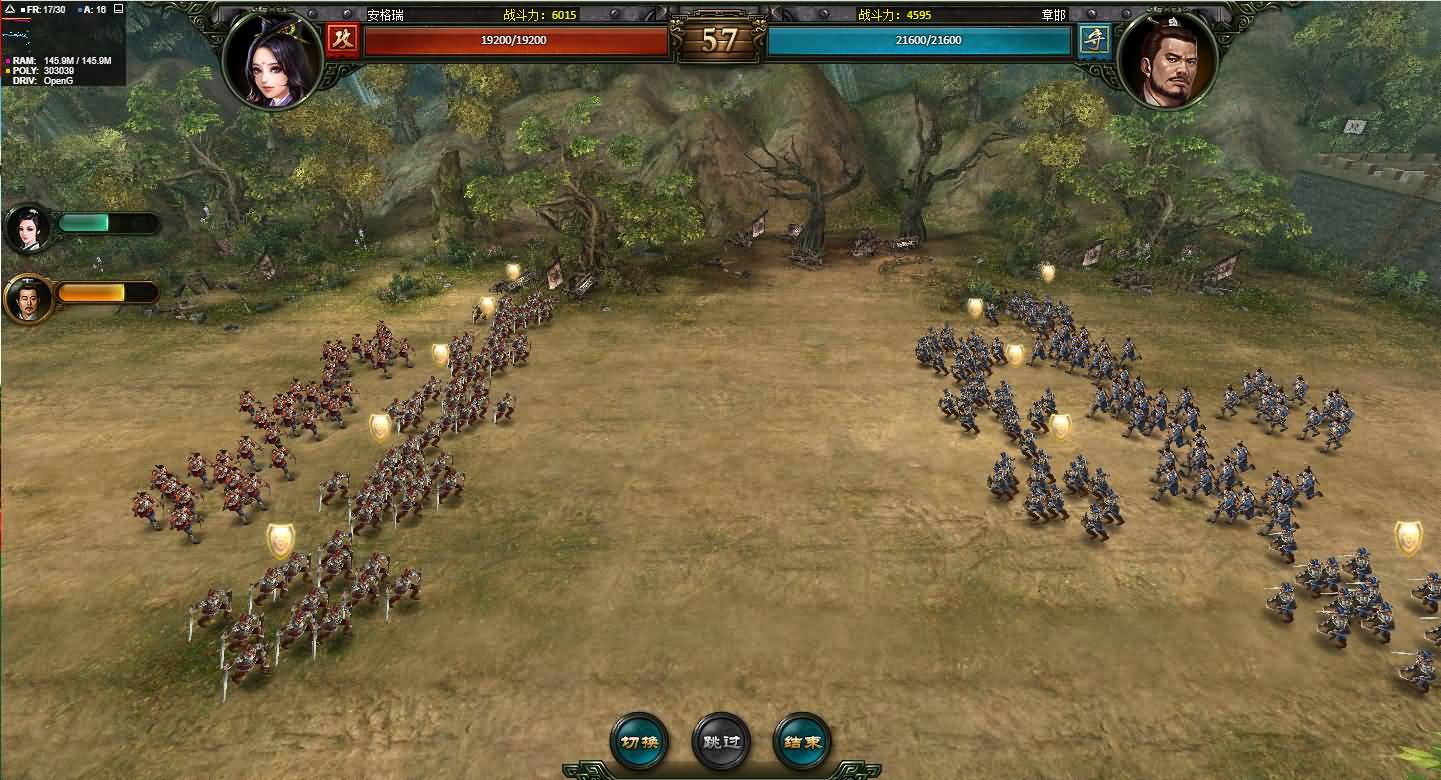Select the male defender portrait 章邯
This screenshot has width=1441, height=780.
pos(1167,59)
